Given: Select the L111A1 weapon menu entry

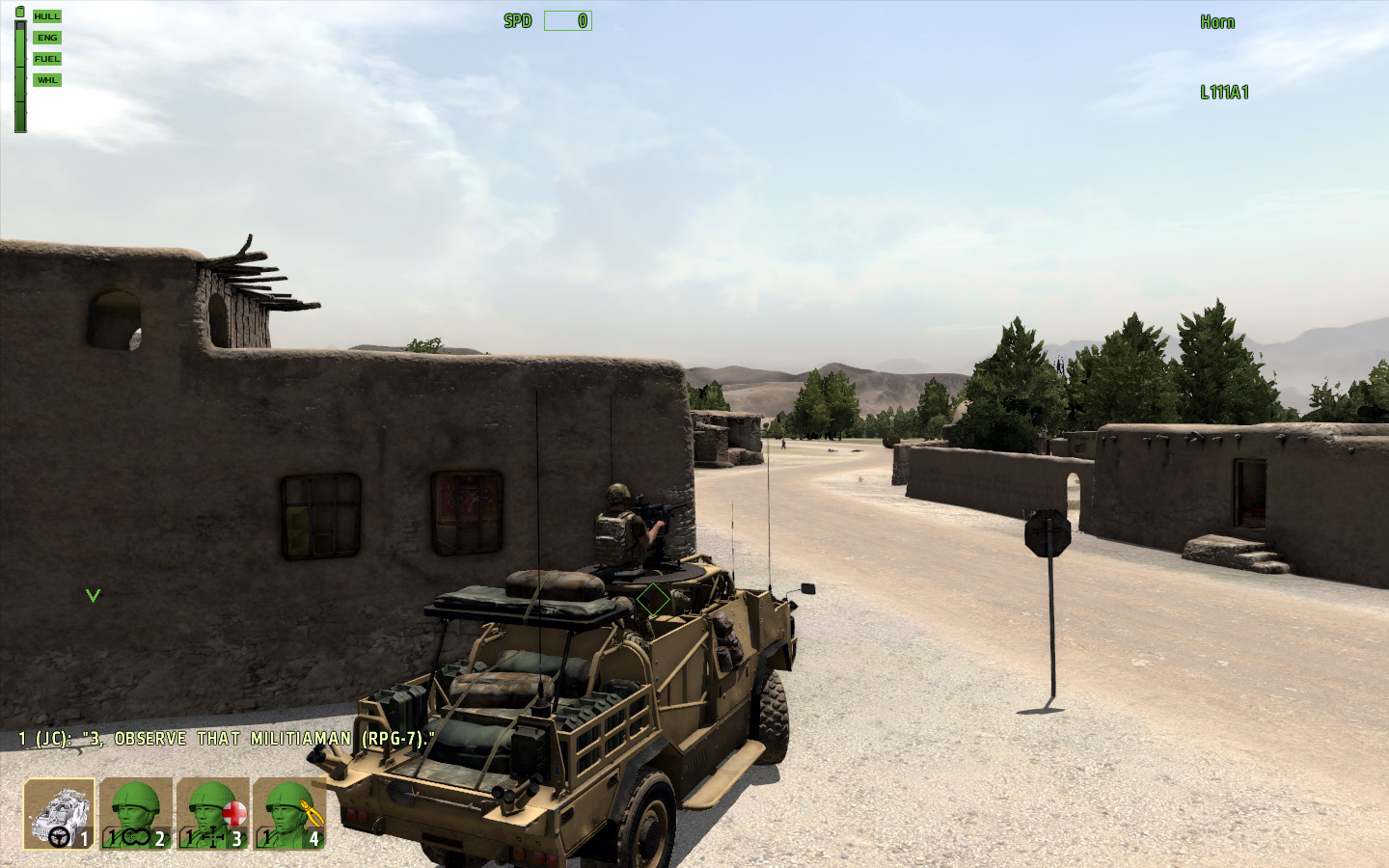Looking at the screenshot, I should (x=1224, y=94).
